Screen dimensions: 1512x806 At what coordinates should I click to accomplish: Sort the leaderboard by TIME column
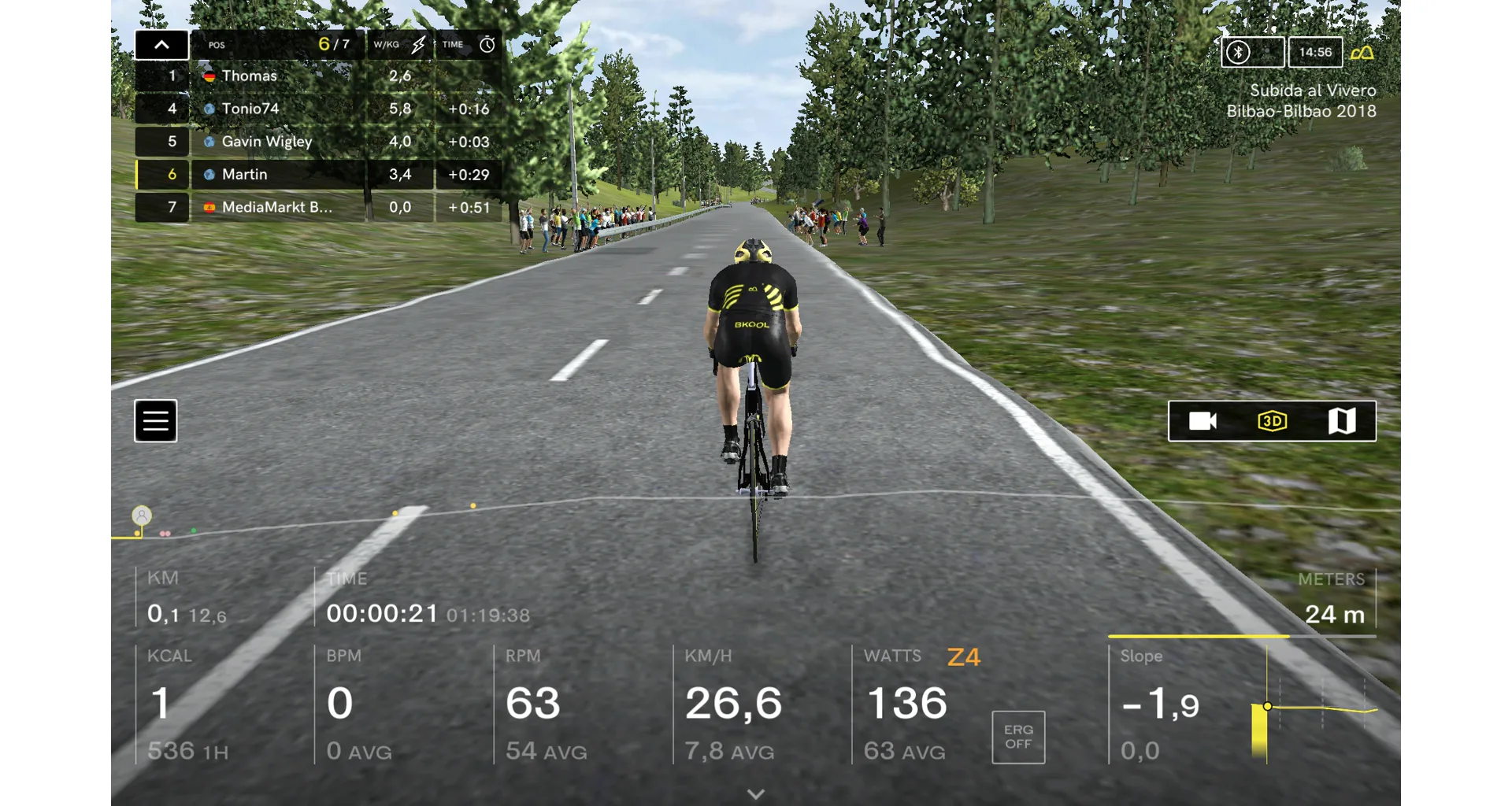(468, 45)
